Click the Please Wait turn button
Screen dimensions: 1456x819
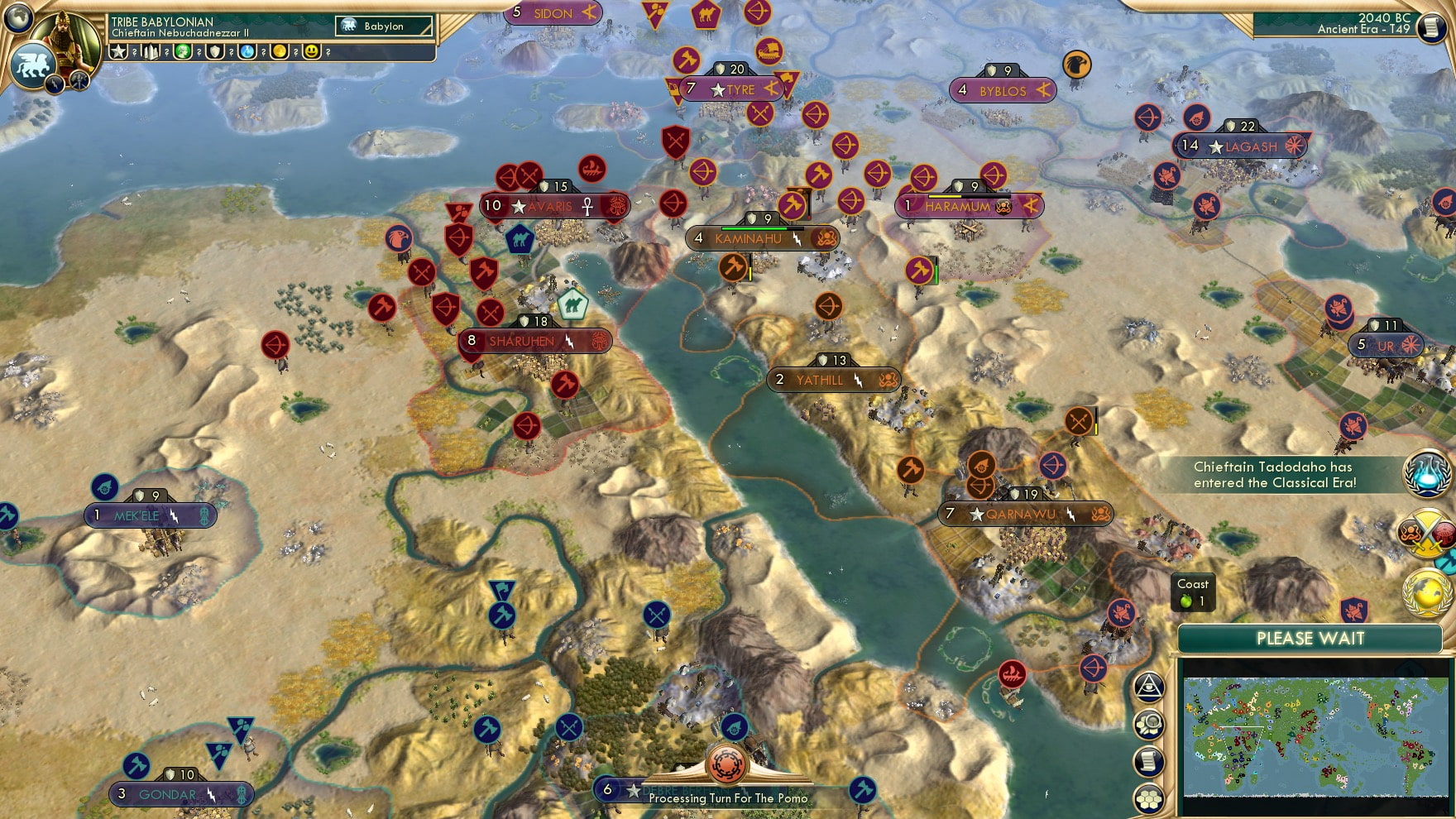click(1310, 639)
